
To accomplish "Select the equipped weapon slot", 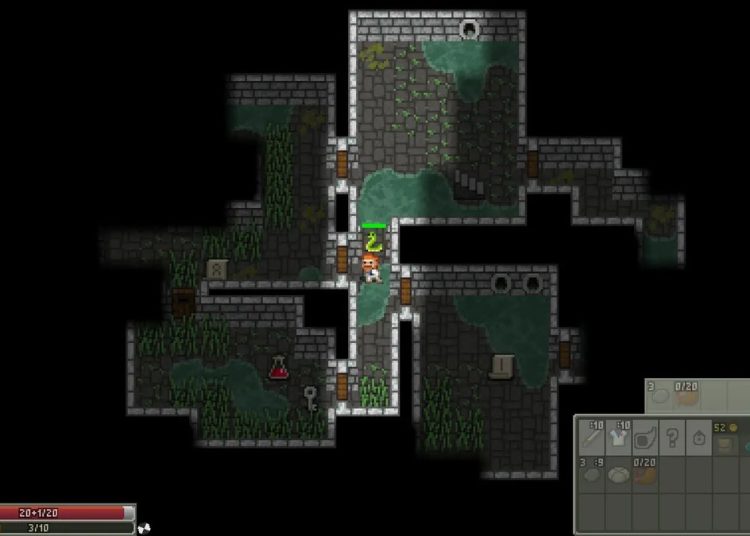I will pos(593,435).
